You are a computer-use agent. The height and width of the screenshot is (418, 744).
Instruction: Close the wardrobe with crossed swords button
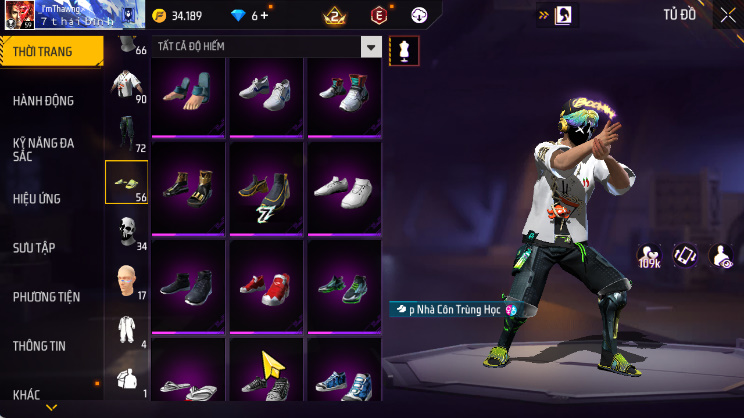pos(727,15)
